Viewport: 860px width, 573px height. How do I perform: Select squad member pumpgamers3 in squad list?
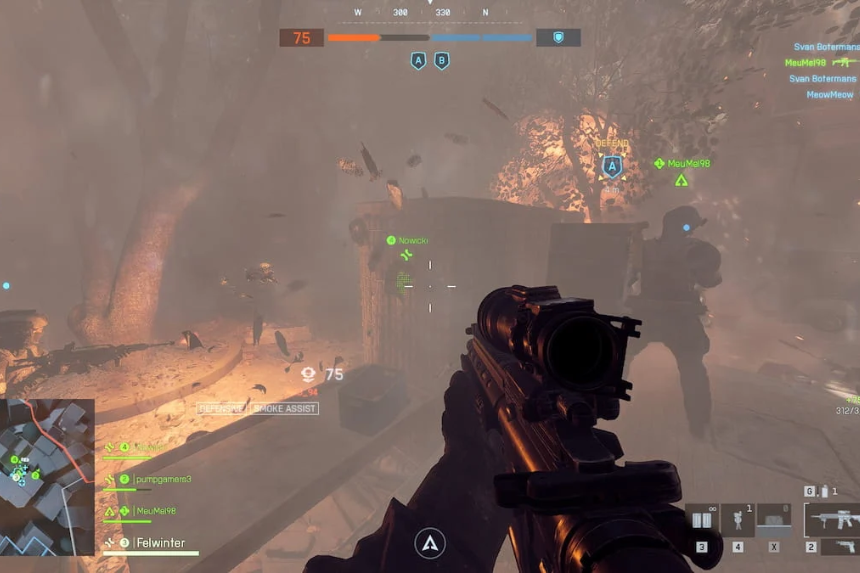160,479
